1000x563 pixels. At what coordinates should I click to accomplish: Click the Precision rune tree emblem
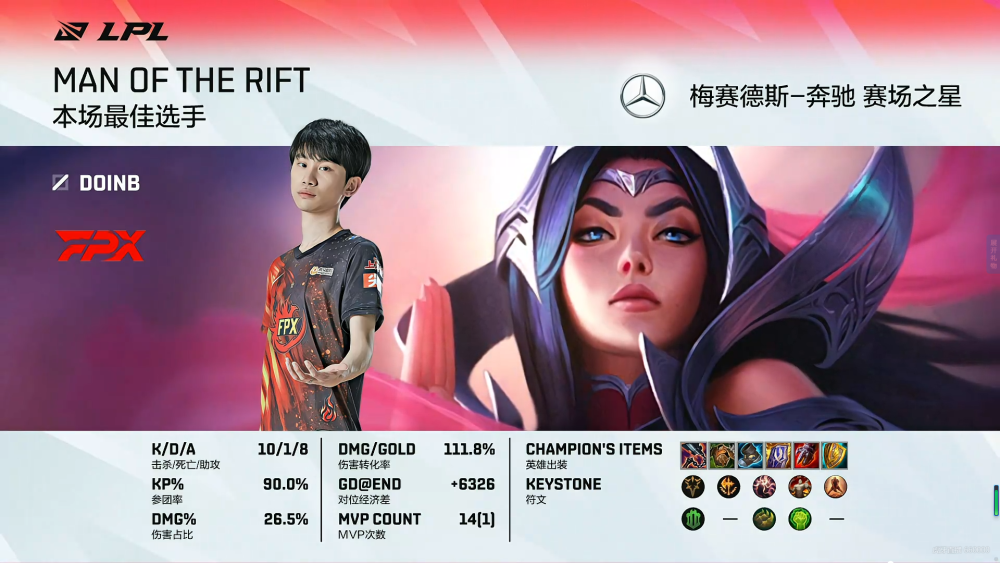pyautogui.click(x=694, y=487)
